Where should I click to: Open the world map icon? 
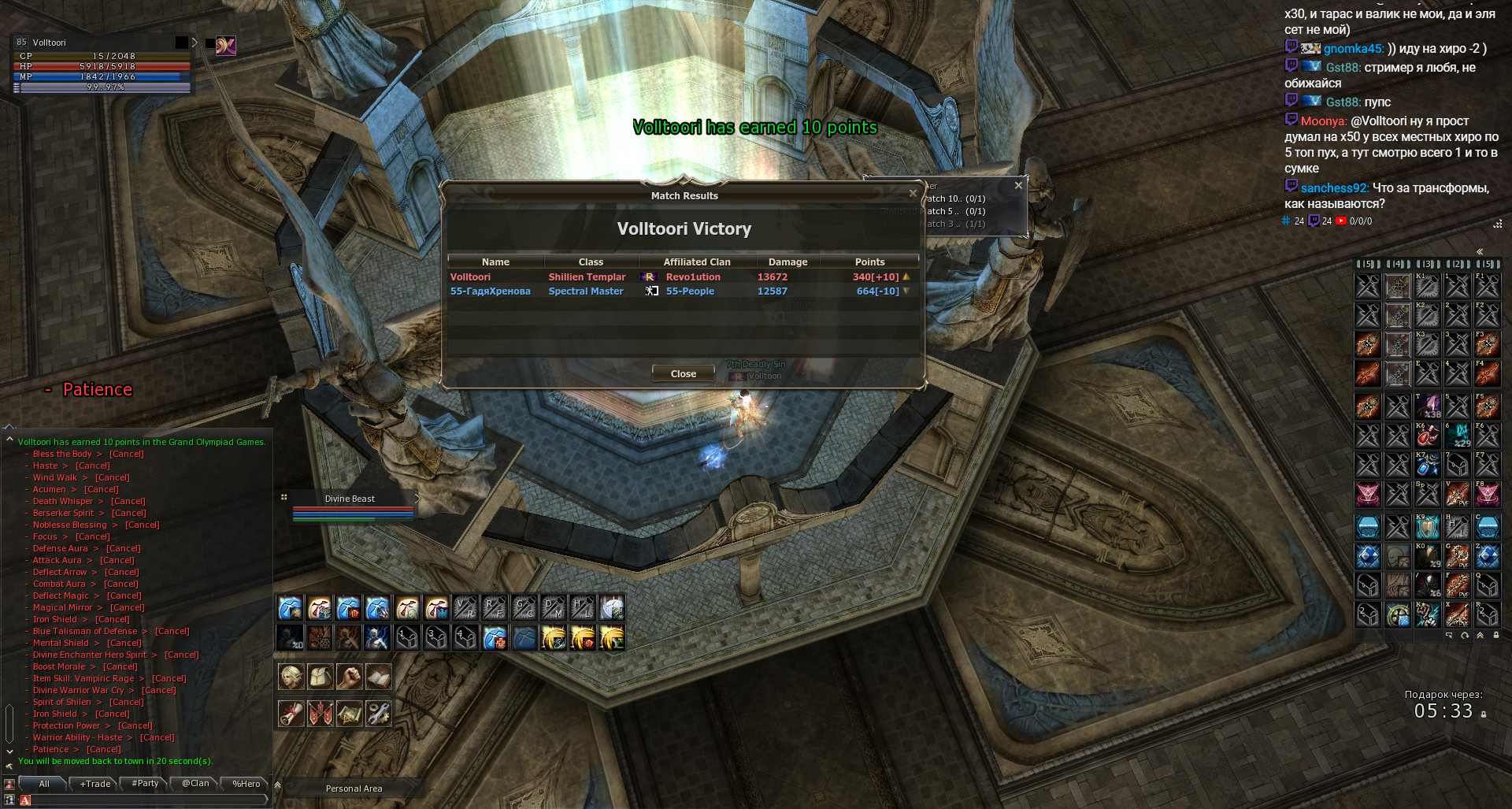(x=349, y=714)
